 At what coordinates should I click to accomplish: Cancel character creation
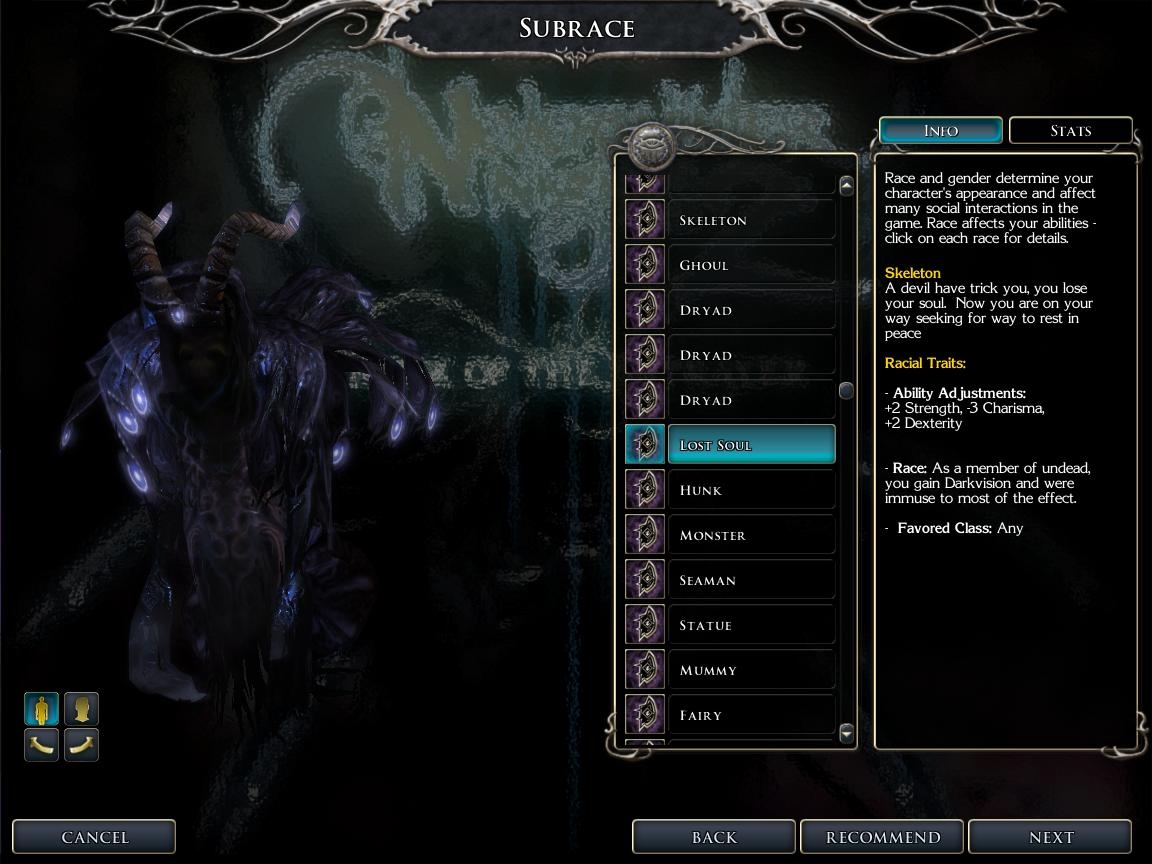(94, 837)
